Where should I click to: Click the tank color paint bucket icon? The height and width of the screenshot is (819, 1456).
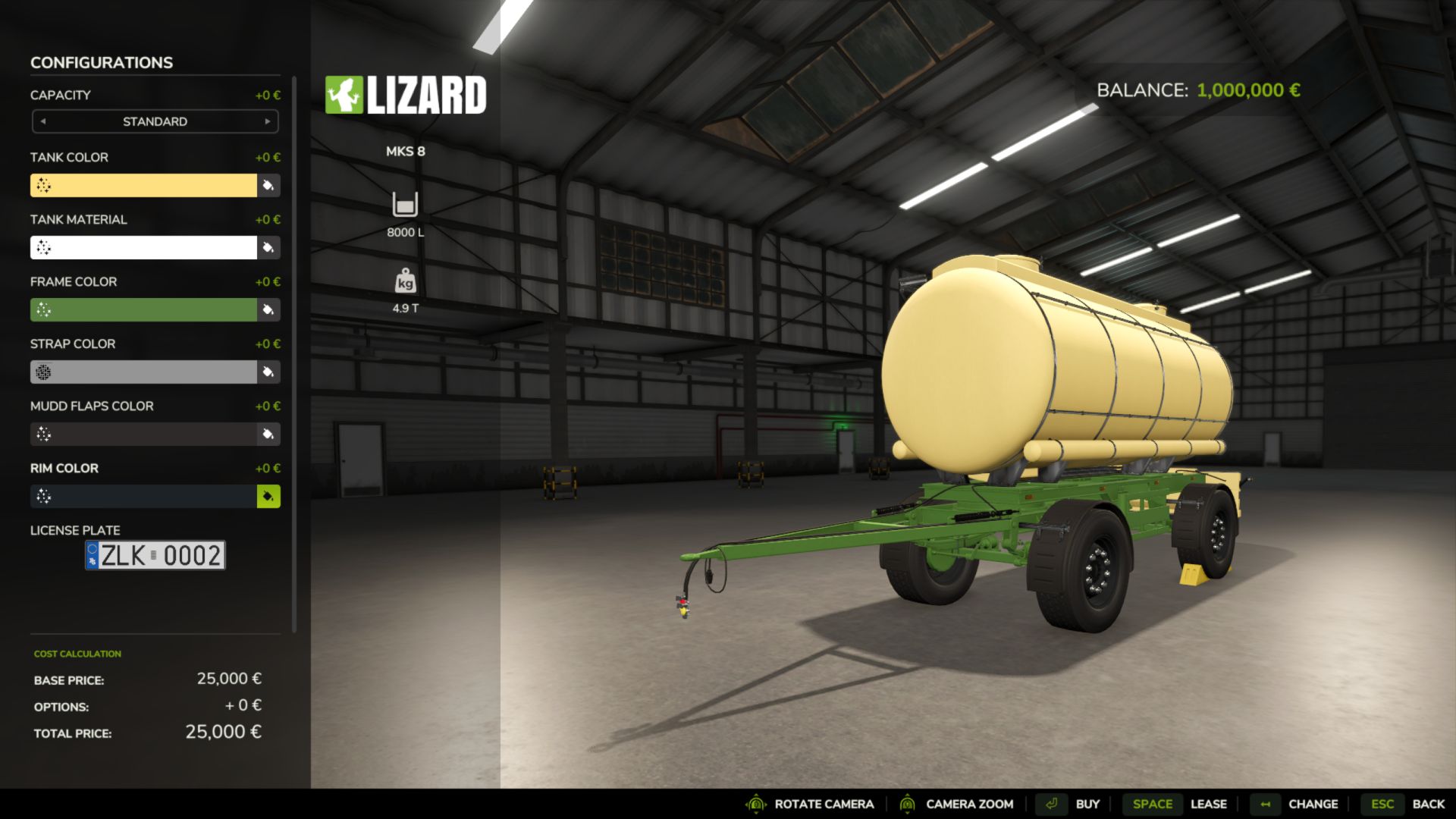pos(268,185)
